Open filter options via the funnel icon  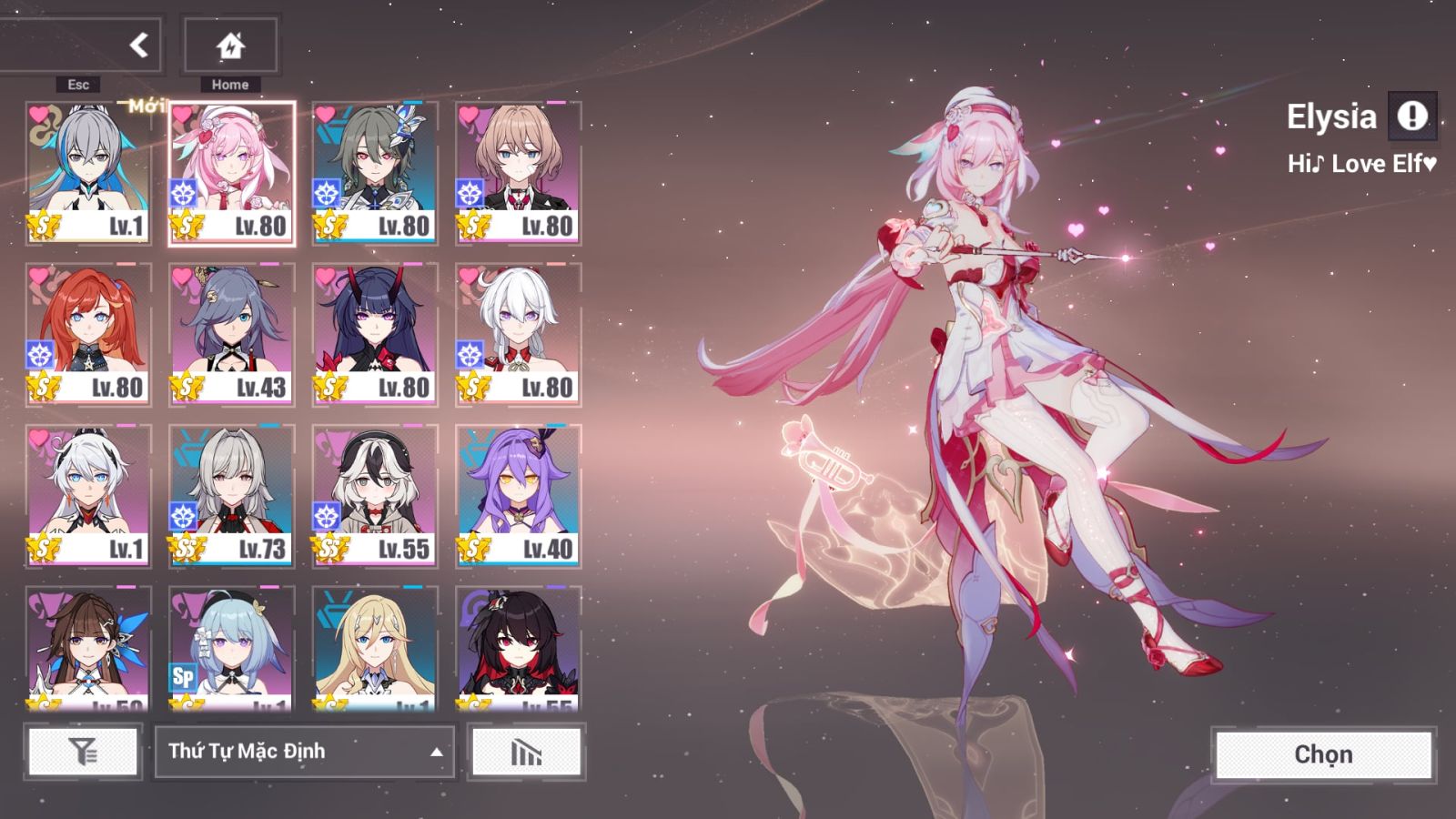82,752
